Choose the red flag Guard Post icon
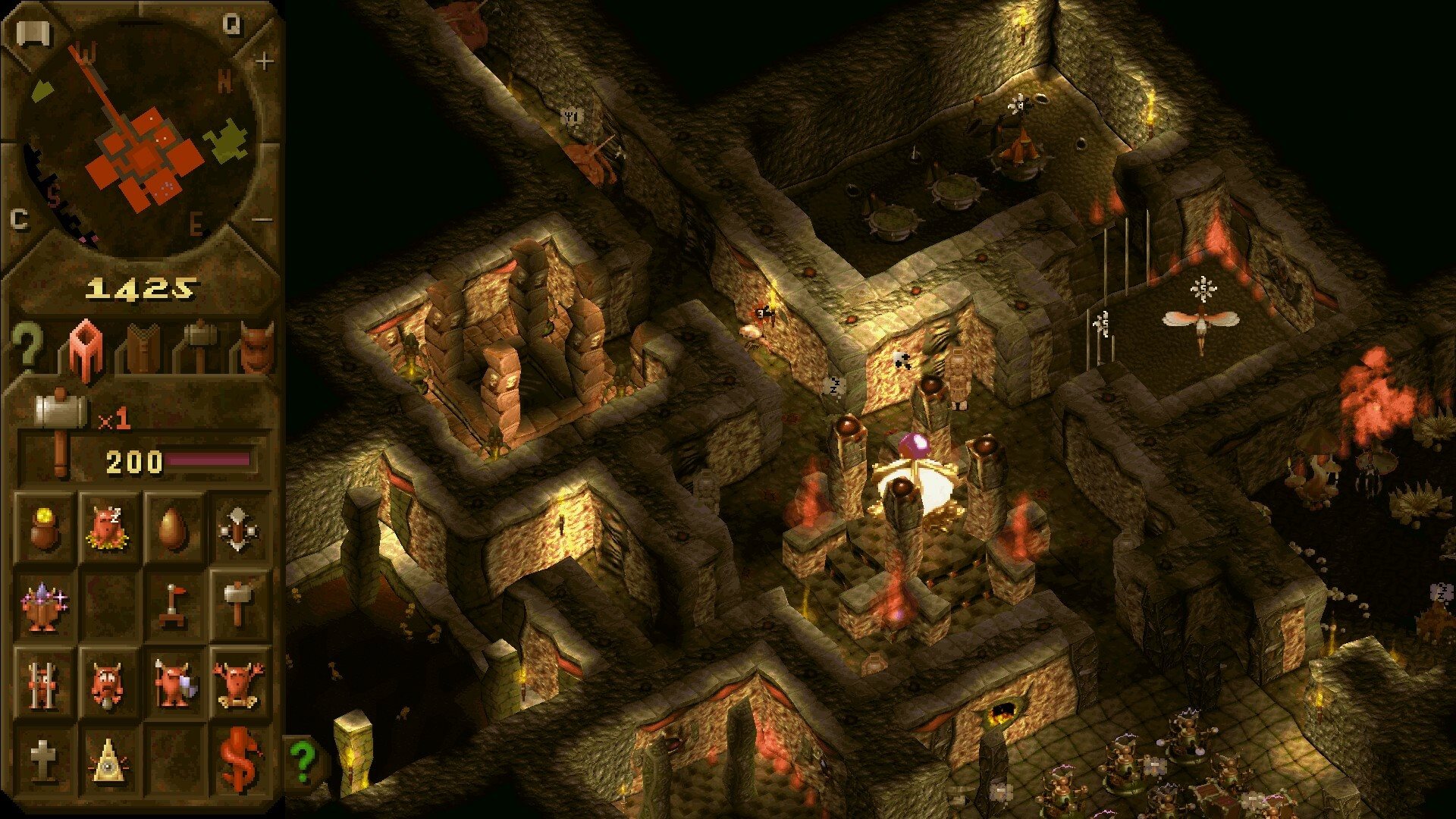The image size is (1456, 819). (x=174, y=604)
